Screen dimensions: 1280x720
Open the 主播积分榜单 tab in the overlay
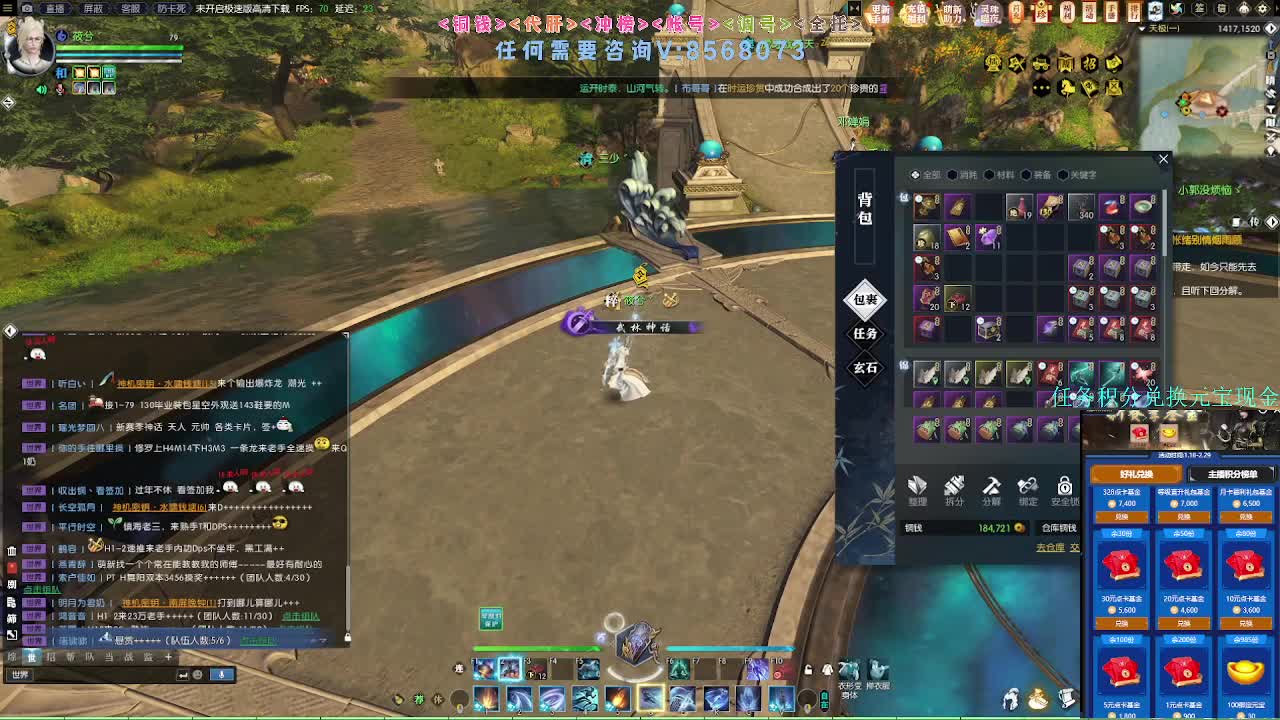pyautogui.click(x=1233, y=474)
